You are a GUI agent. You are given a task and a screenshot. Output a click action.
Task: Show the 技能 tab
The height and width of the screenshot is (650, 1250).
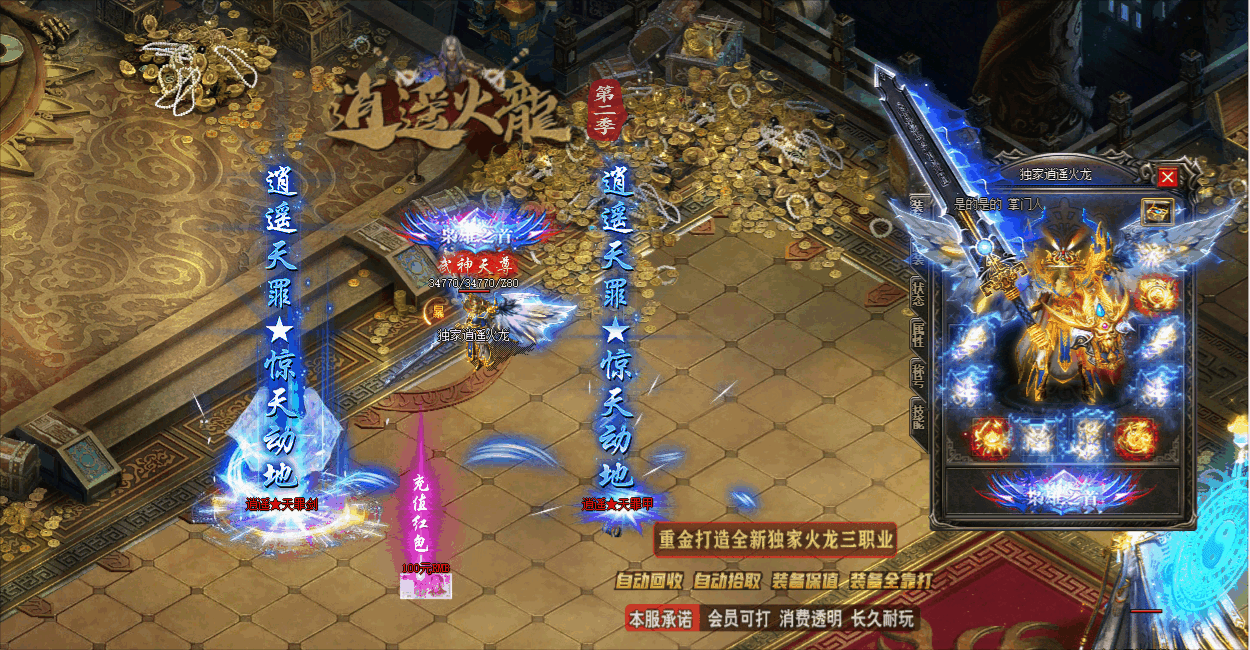coord(917,413)
